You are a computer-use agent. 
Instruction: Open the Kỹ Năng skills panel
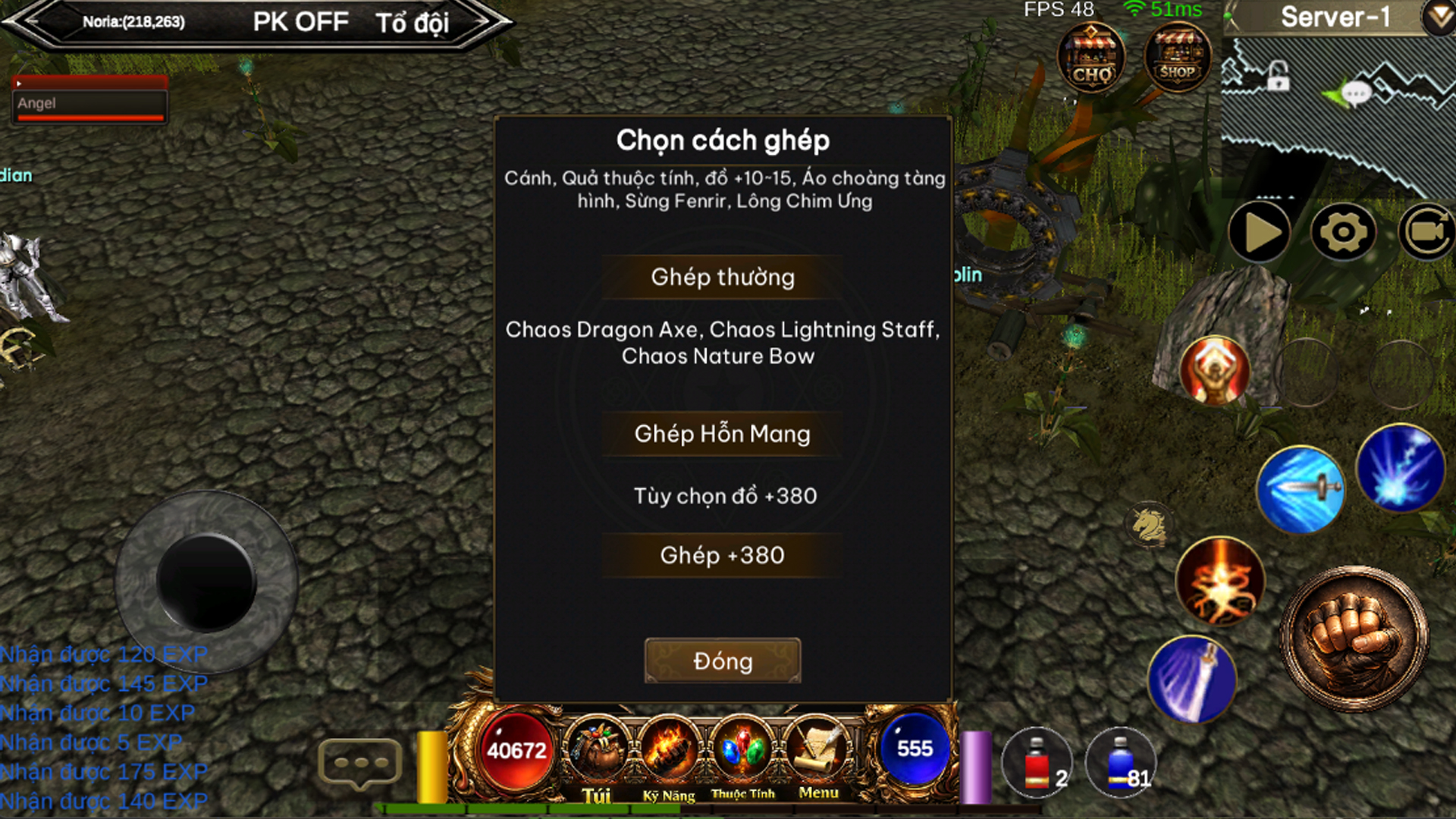[x=669, y=755]
